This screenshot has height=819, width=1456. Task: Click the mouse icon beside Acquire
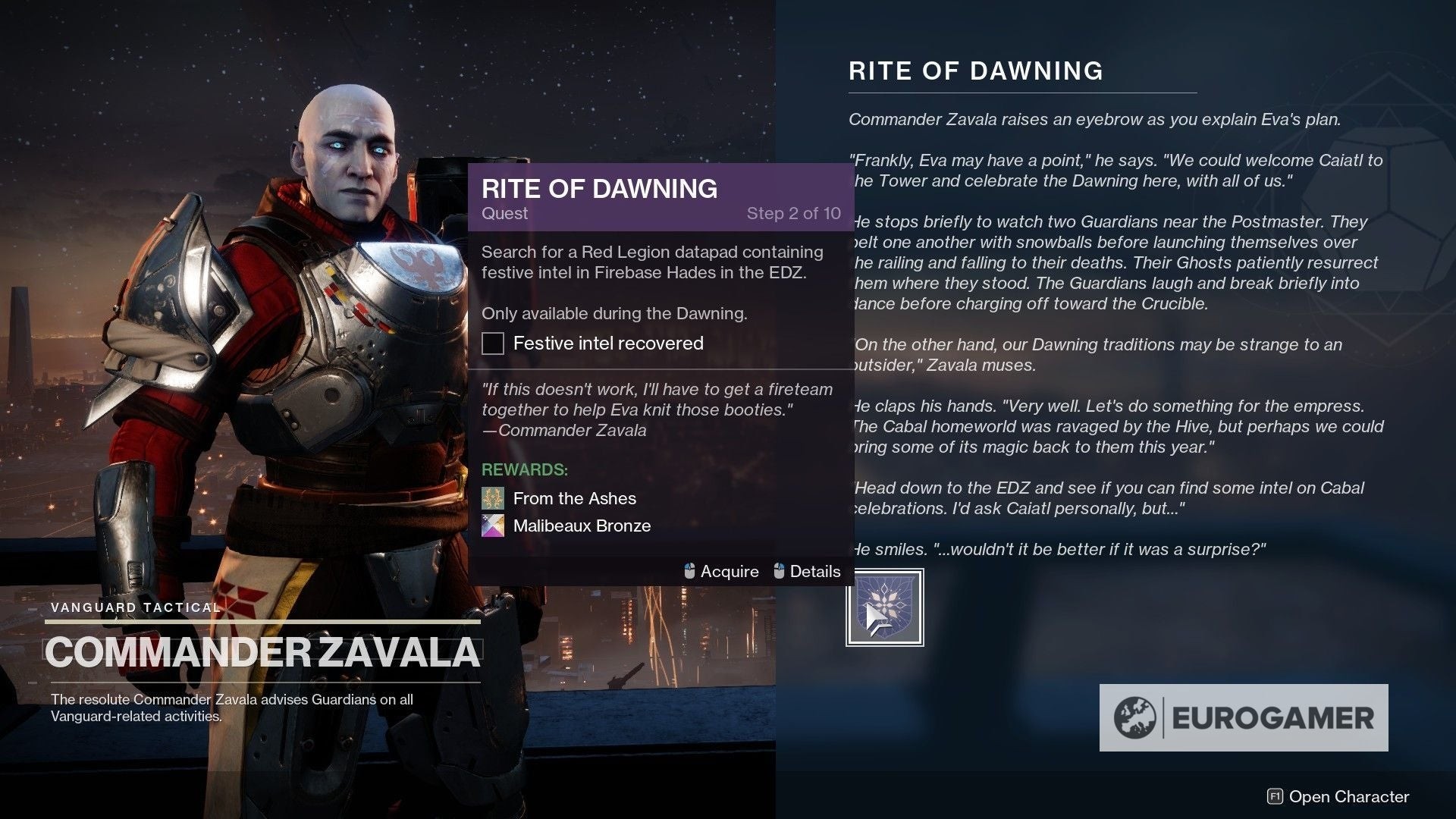689,571
